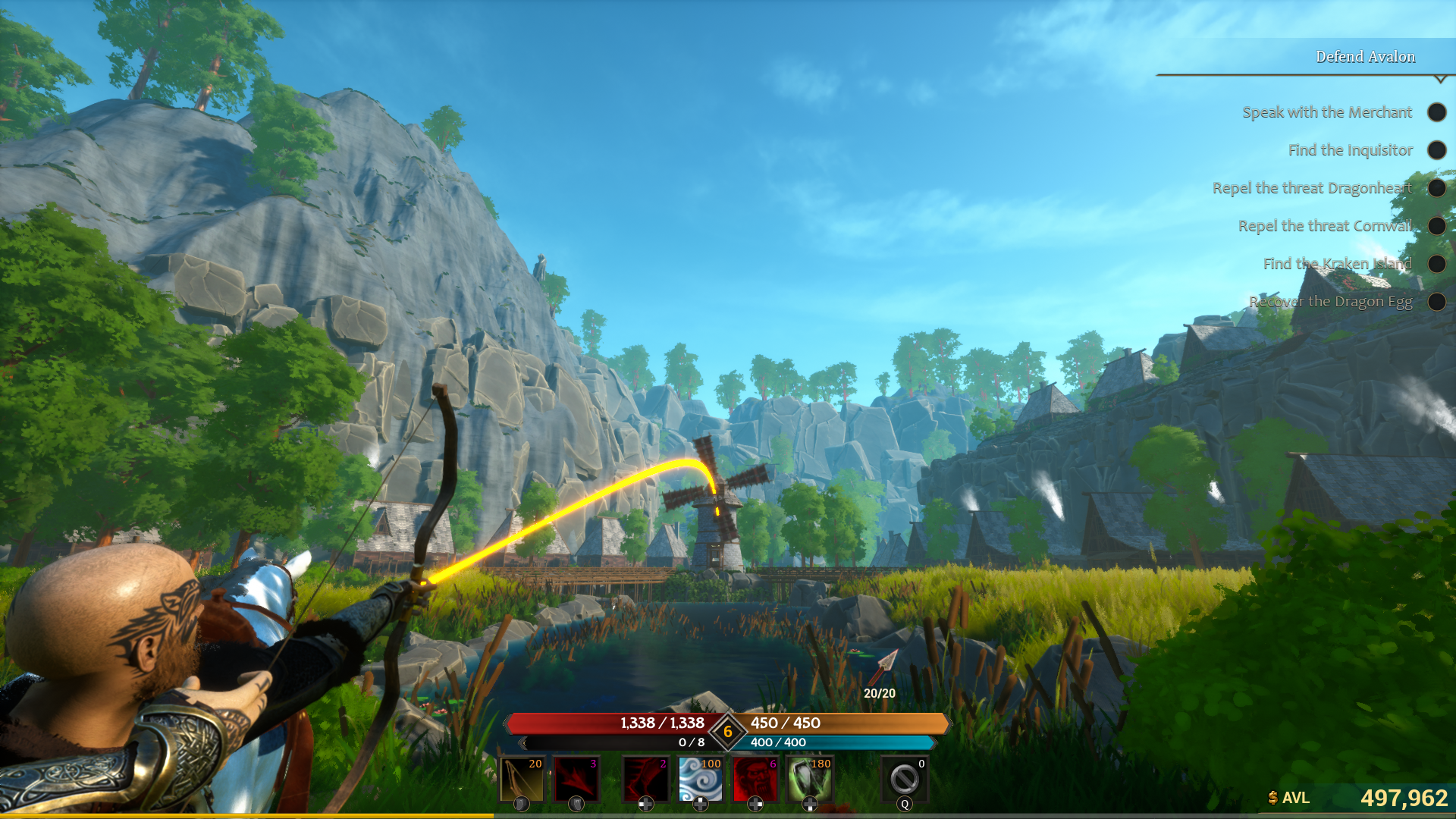Mark Find the Inquisitor as complete

(1437, 150)
